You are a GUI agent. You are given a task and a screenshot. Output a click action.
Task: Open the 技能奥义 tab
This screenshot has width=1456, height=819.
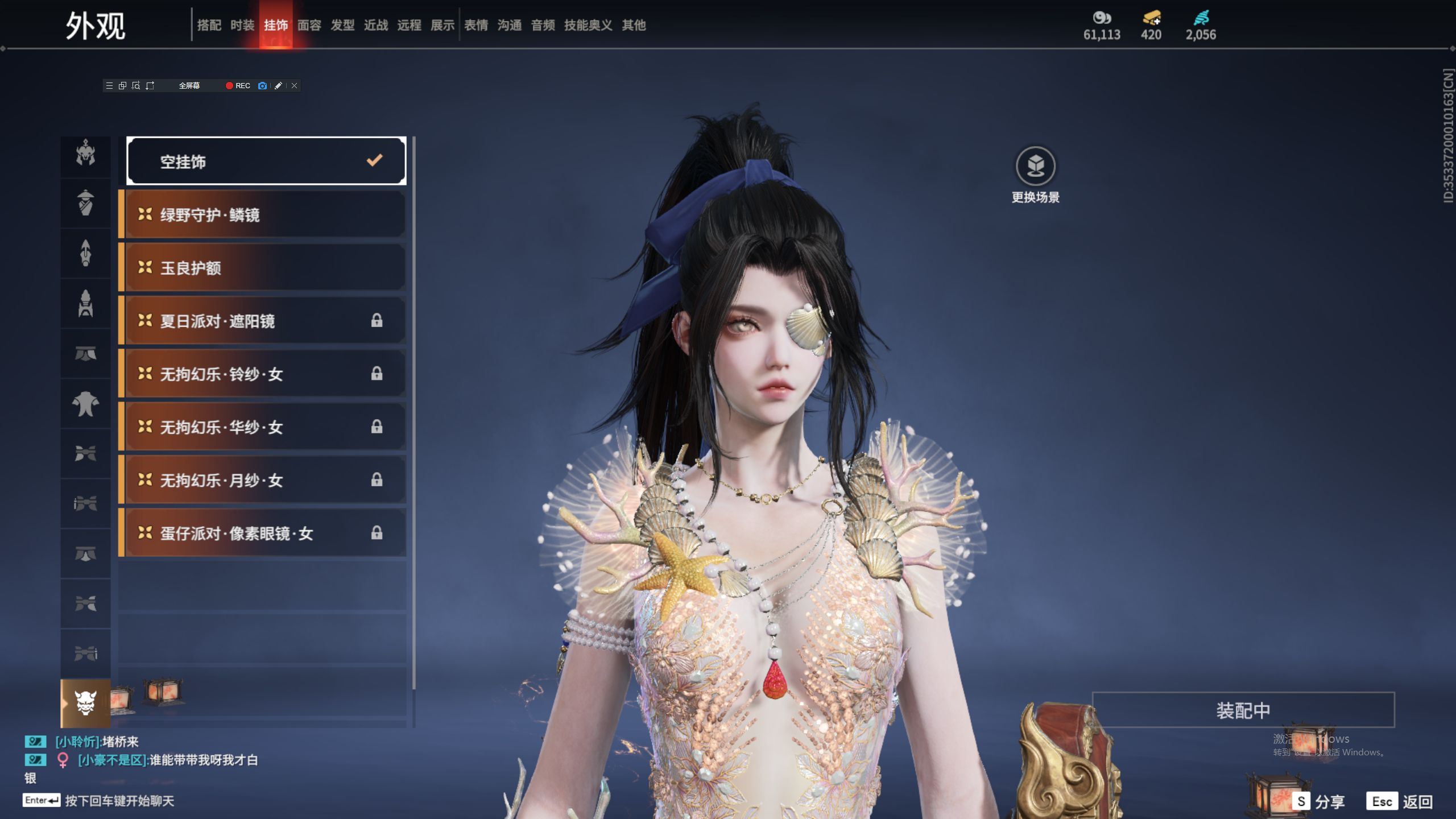pos(588,25)
